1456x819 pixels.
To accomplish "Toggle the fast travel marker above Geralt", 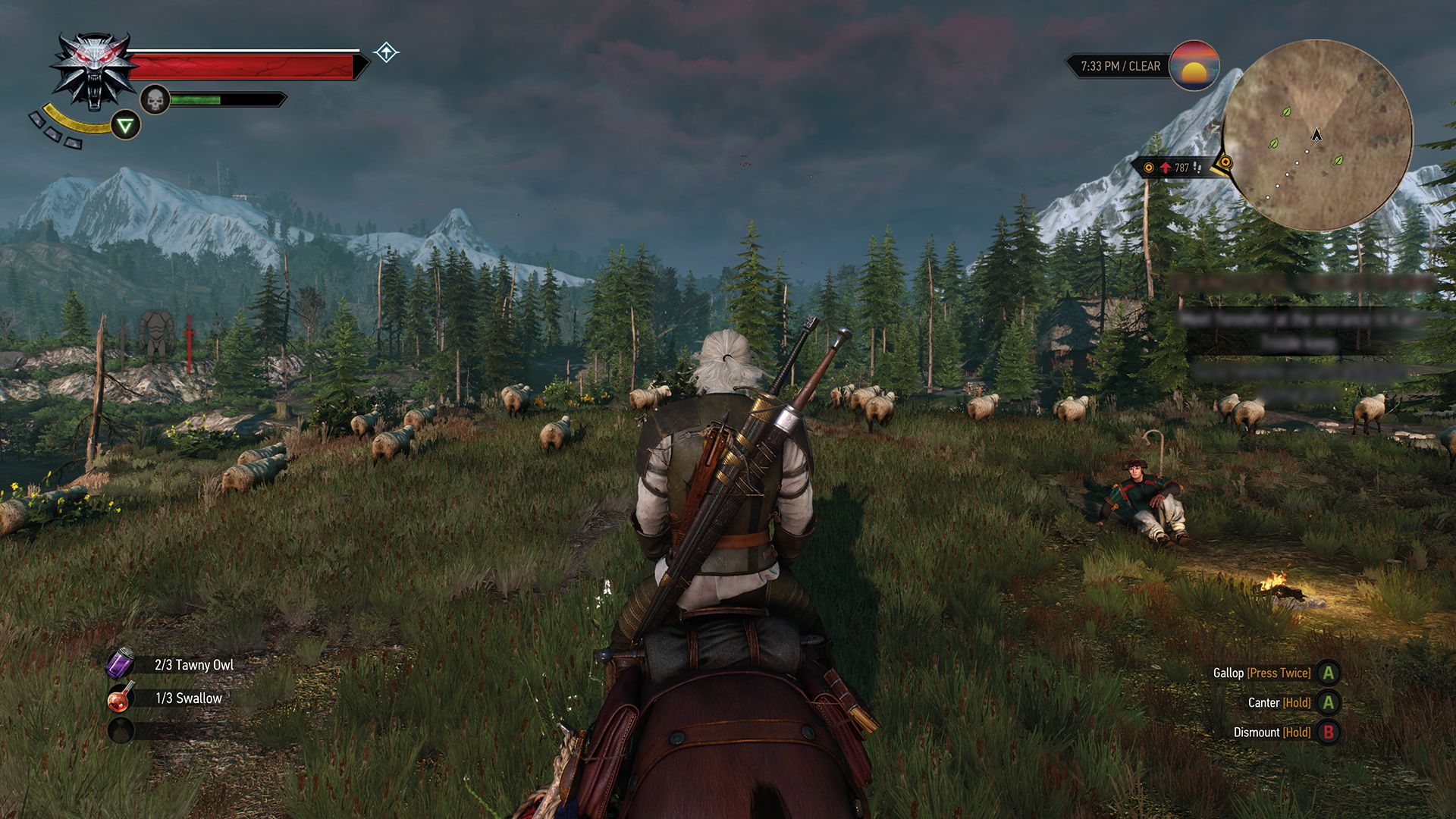I will [x=387, y=52].
